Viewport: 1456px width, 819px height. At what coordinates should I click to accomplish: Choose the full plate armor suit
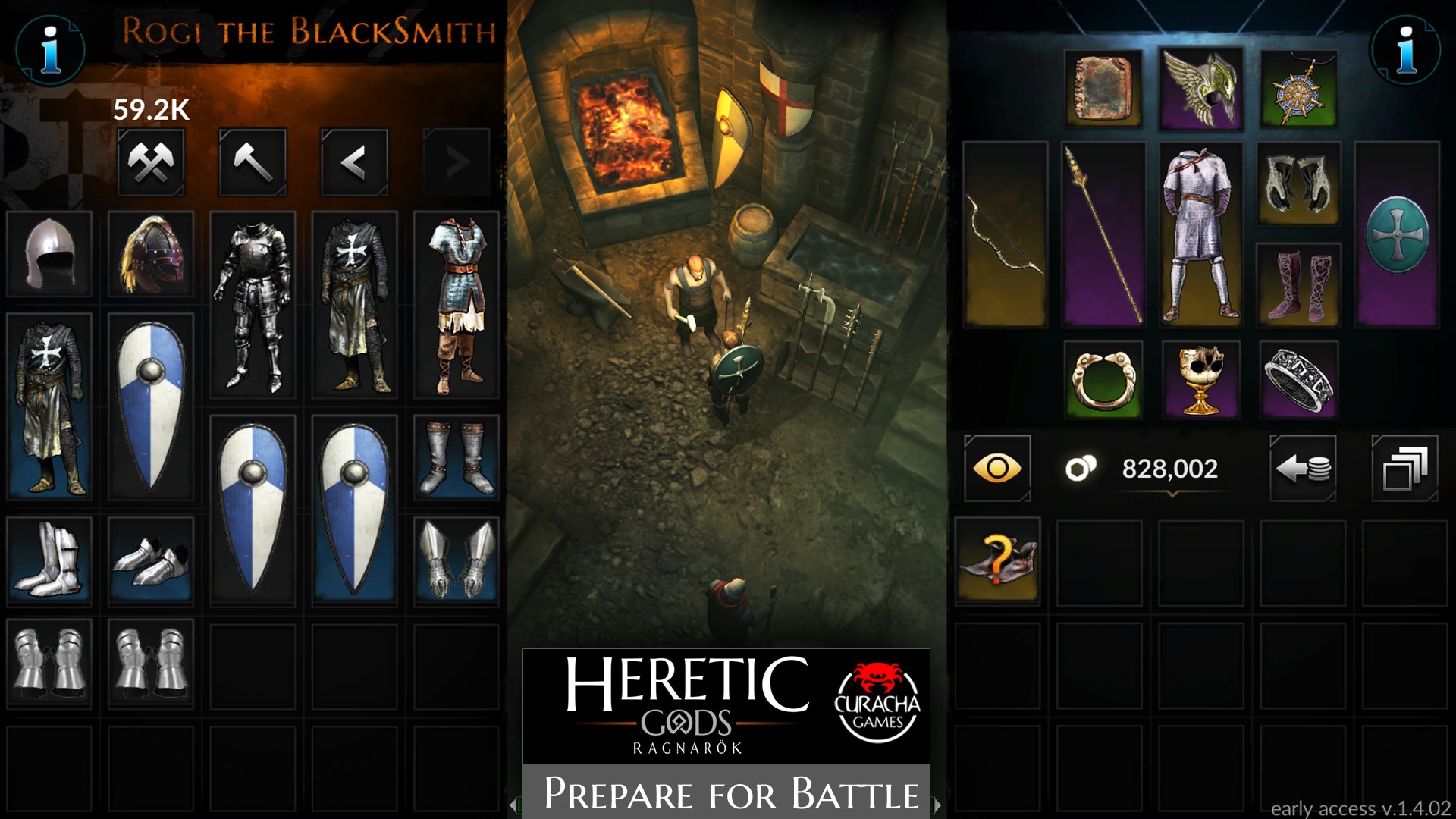(253, 305)
